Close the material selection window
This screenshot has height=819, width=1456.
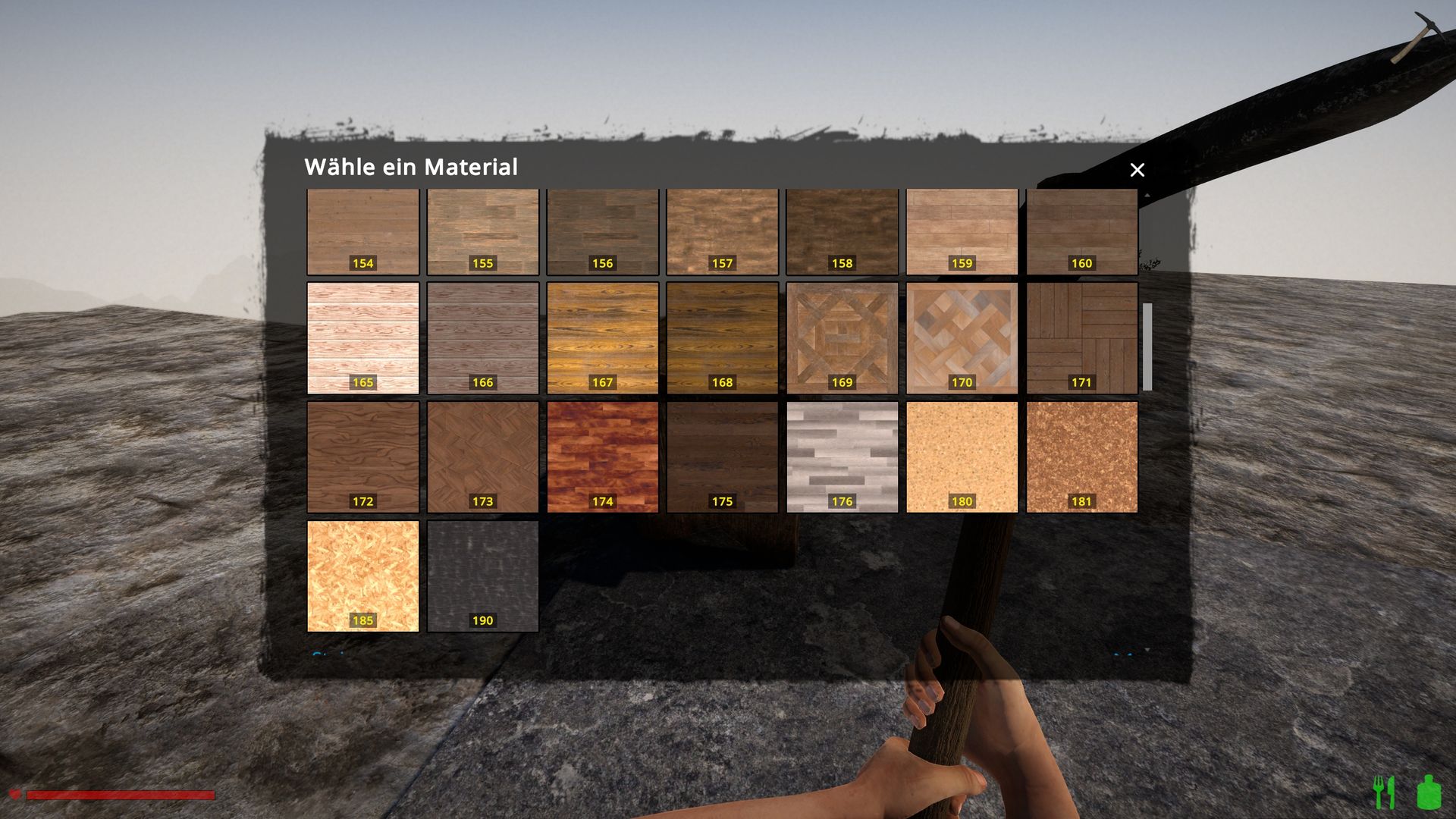tap(1137, 170)
